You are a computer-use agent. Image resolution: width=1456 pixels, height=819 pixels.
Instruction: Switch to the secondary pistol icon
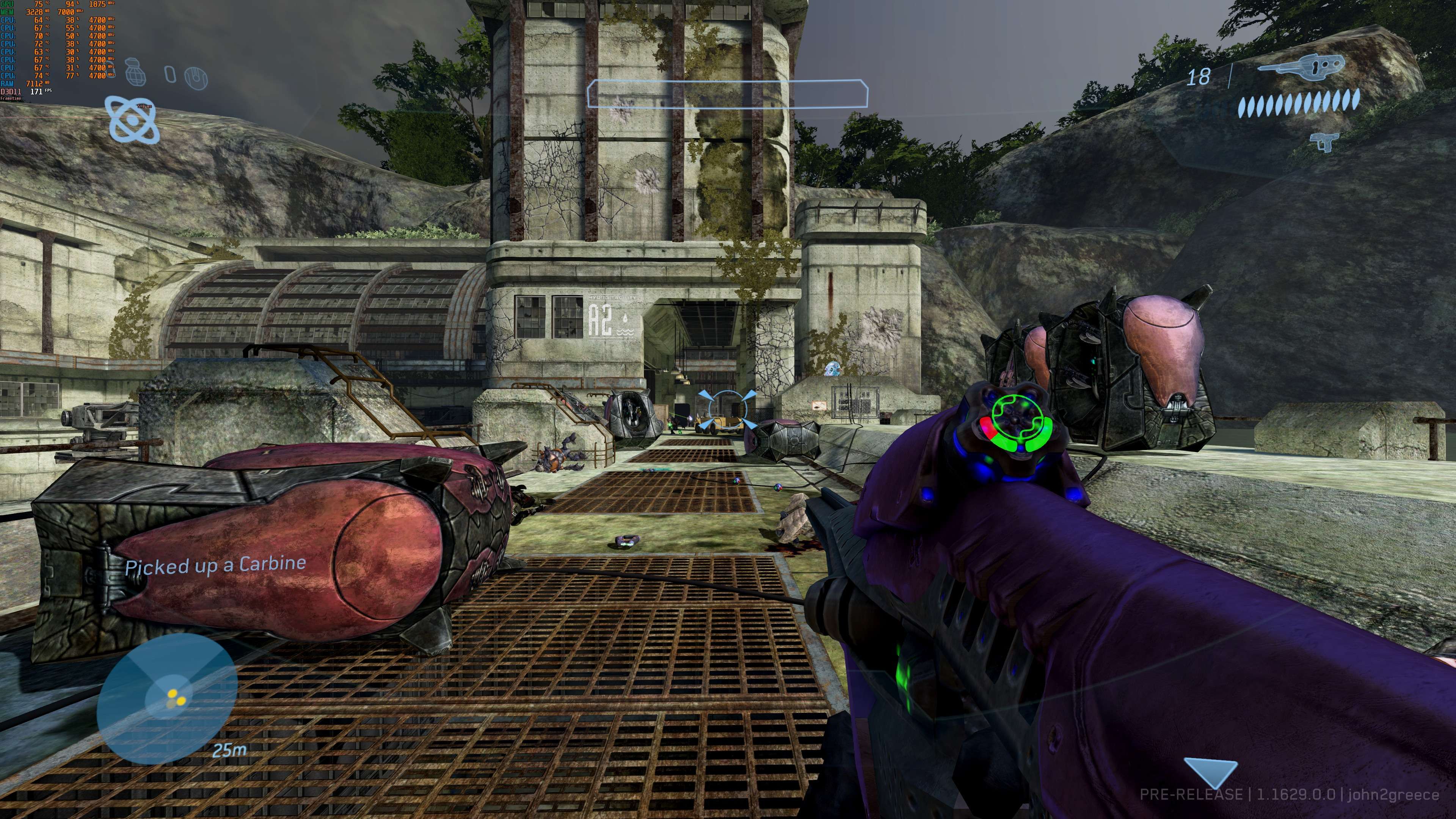pos(1326,141)
